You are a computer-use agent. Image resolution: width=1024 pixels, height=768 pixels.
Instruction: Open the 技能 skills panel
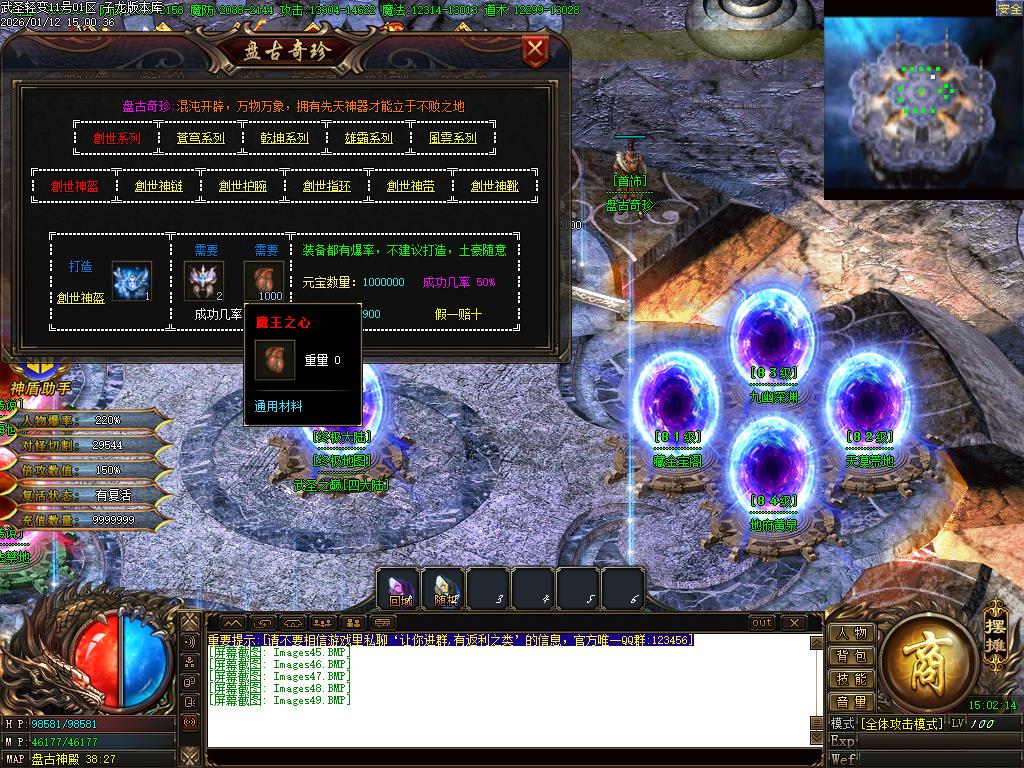tap(851, 679)
